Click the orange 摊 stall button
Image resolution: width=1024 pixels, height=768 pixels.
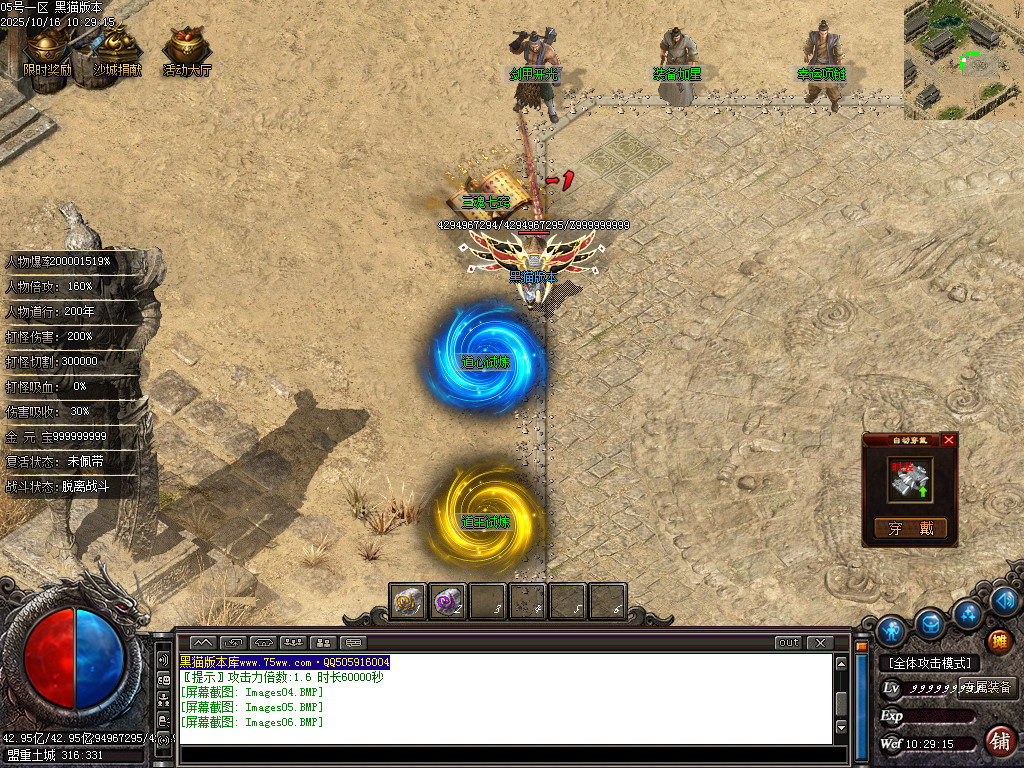[999, 641]
